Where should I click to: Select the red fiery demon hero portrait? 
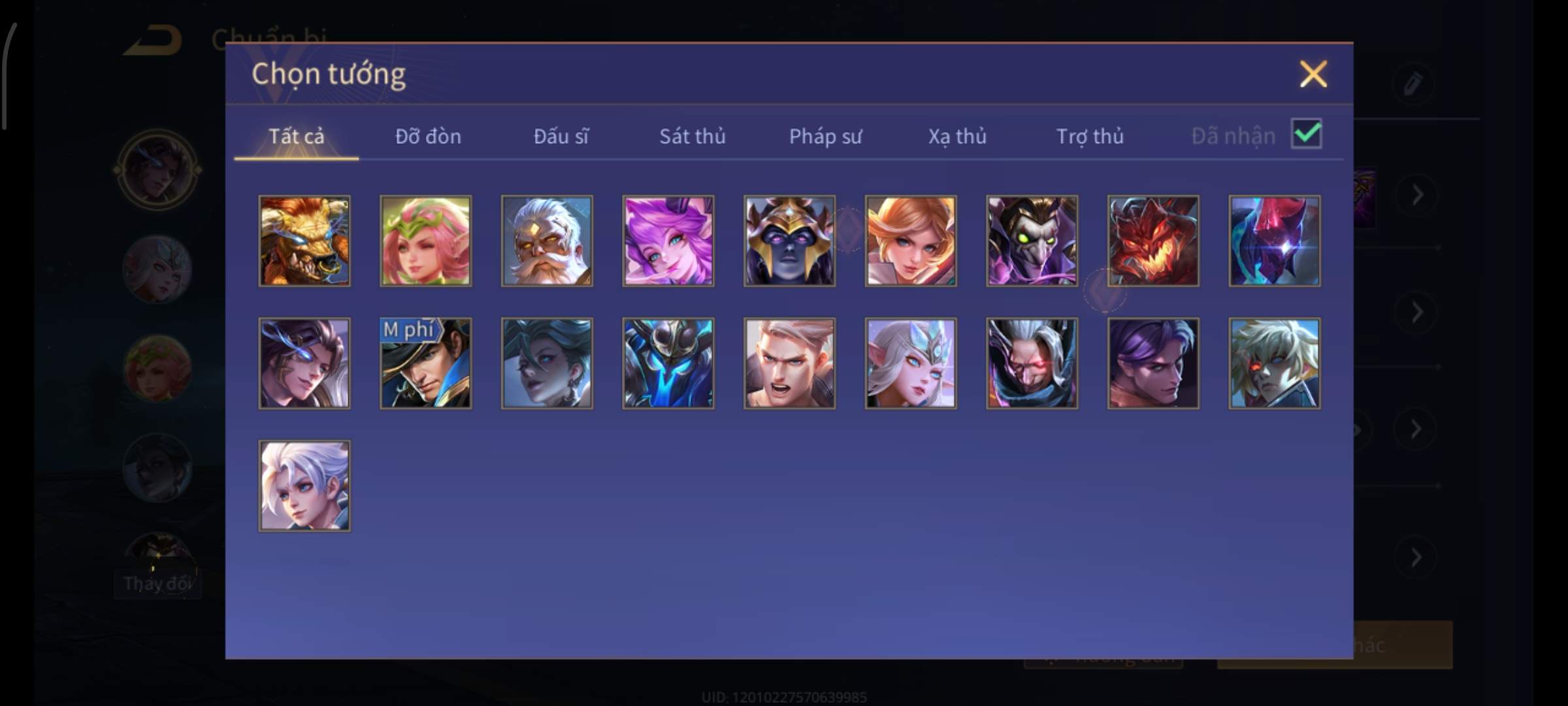[1153, 241]
